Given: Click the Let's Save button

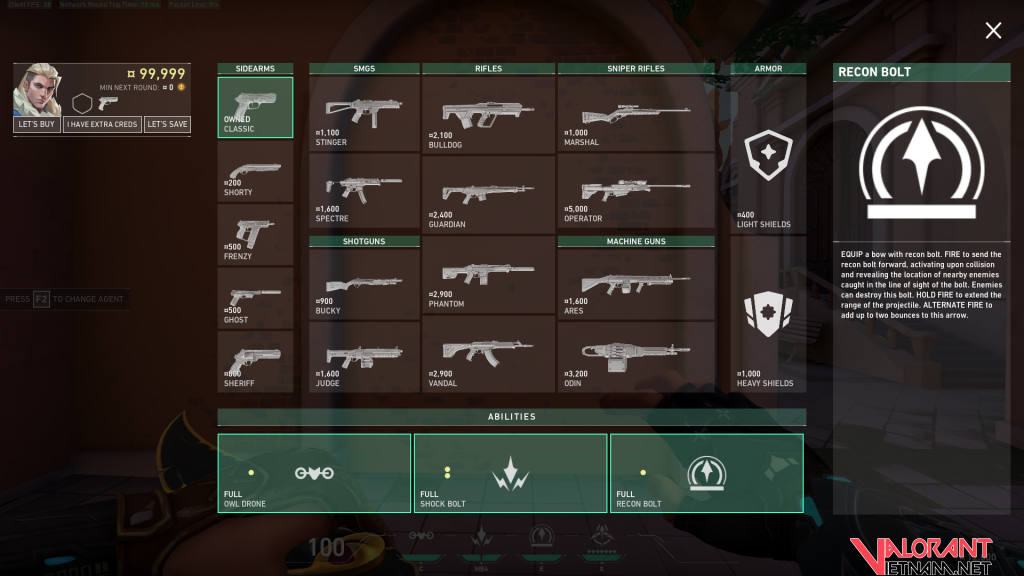Looking at the screenshot, I should (166, 125).
